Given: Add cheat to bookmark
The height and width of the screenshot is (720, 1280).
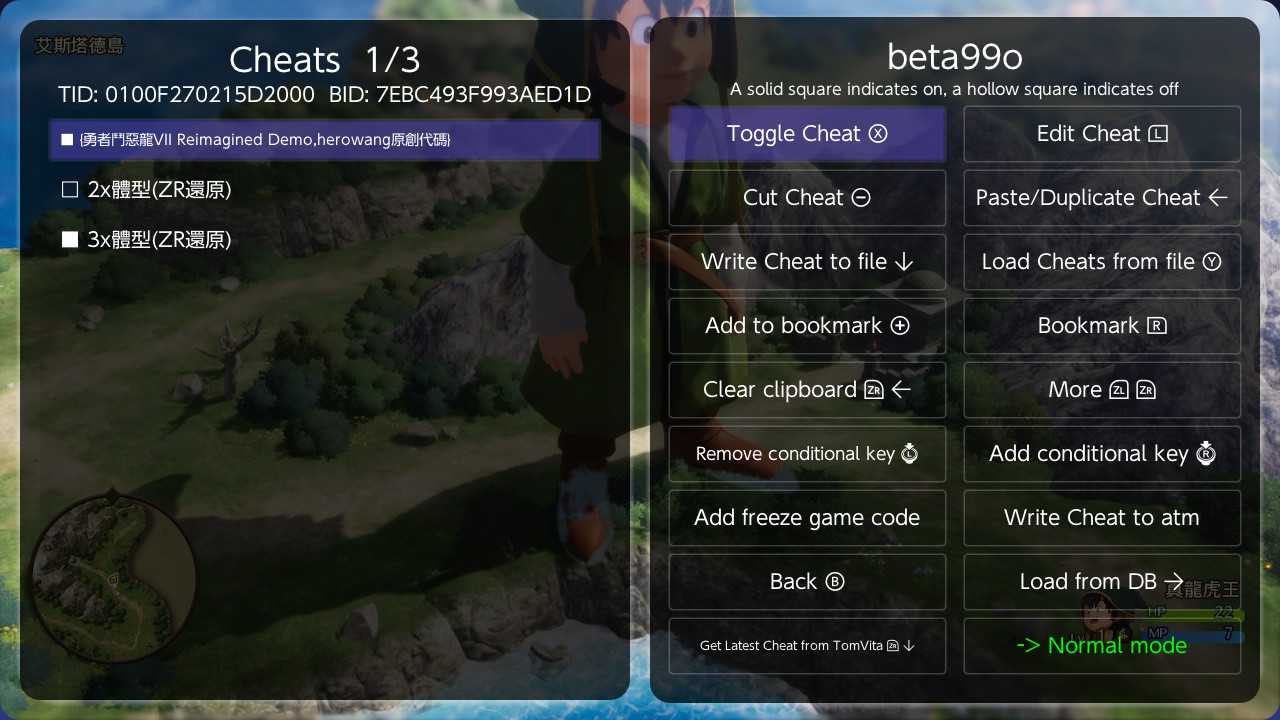Looking at the screenshot, I should 807,326.
